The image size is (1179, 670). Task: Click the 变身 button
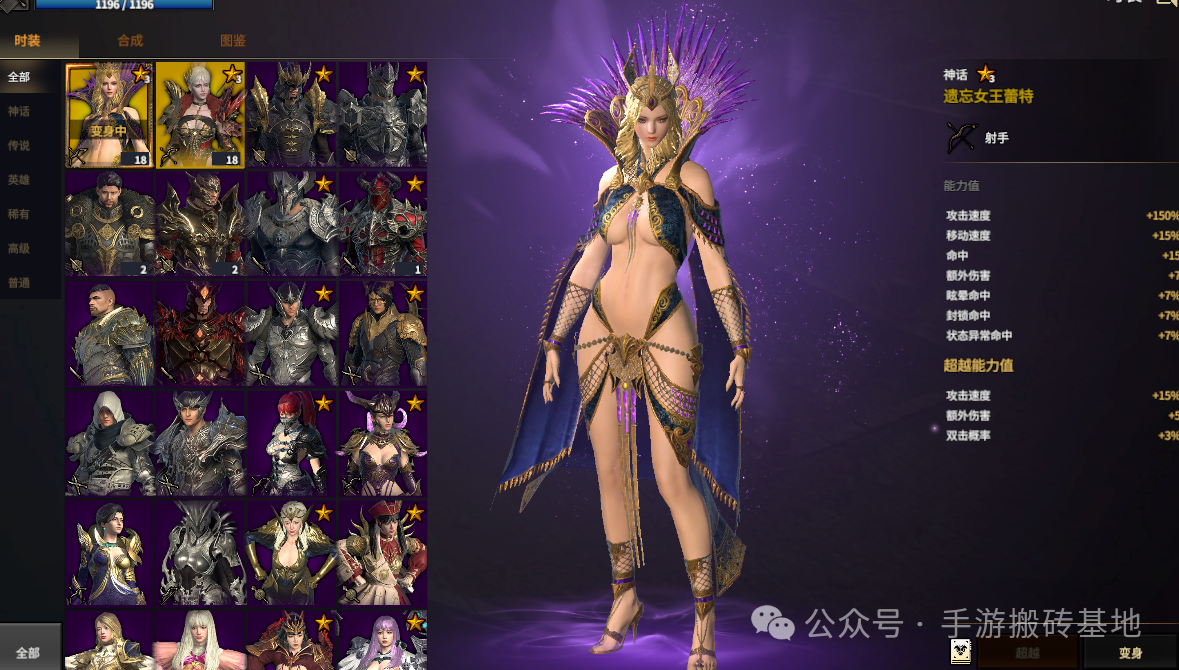(1130, 653)
